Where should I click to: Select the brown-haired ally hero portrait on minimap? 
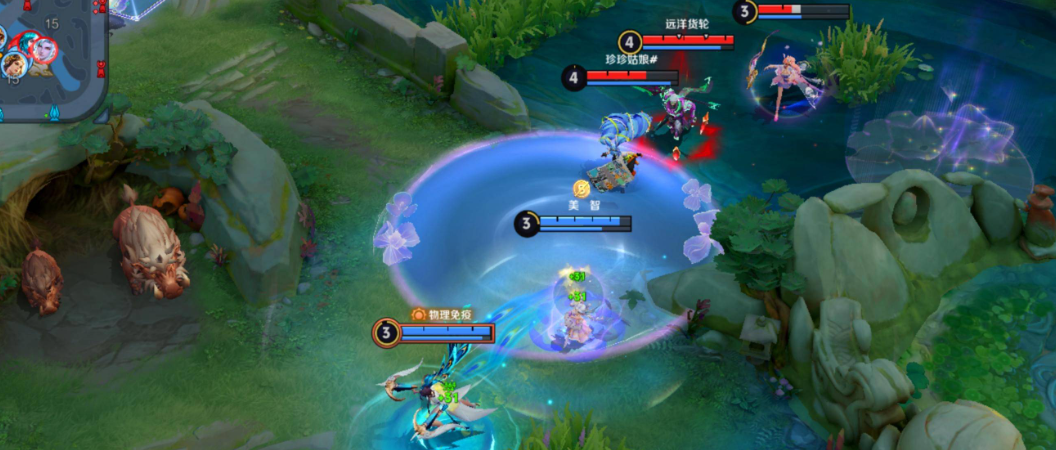[x=13, y=65]
